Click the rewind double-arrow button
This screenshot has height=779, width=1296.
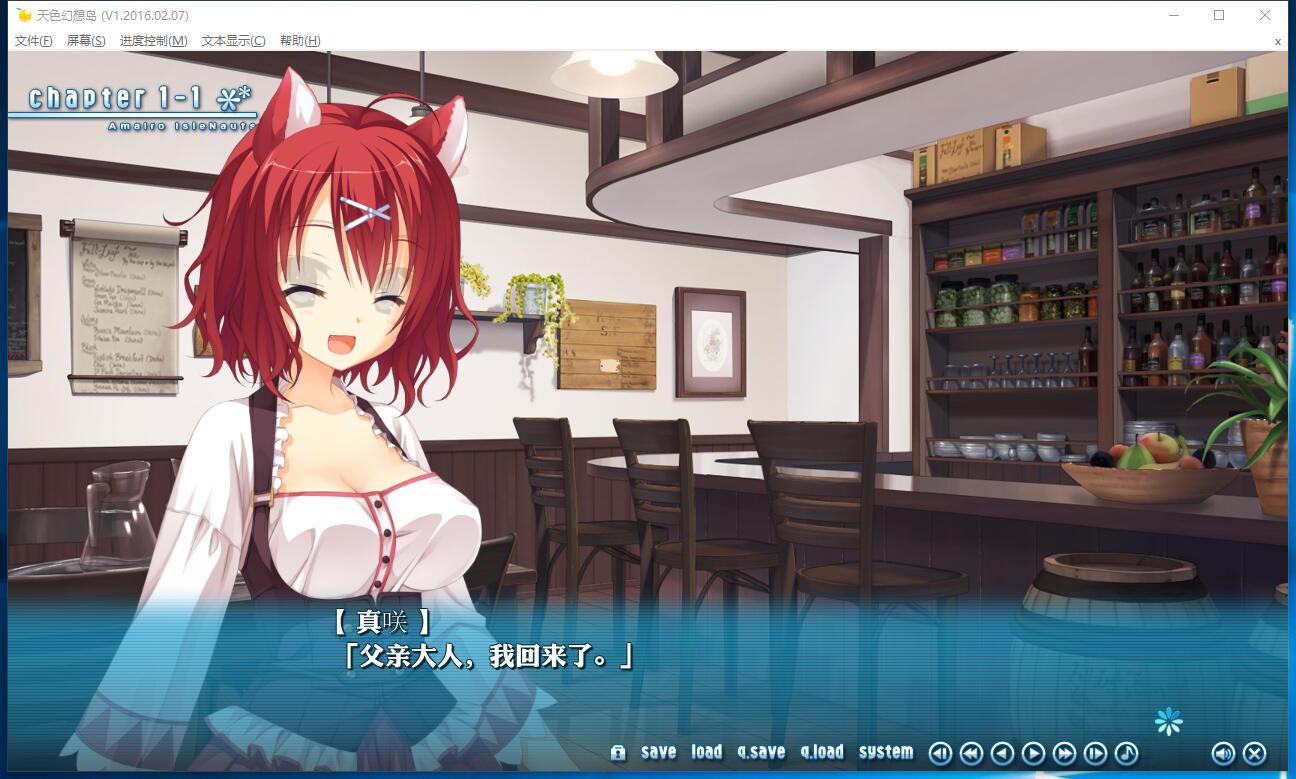(971, 753)
